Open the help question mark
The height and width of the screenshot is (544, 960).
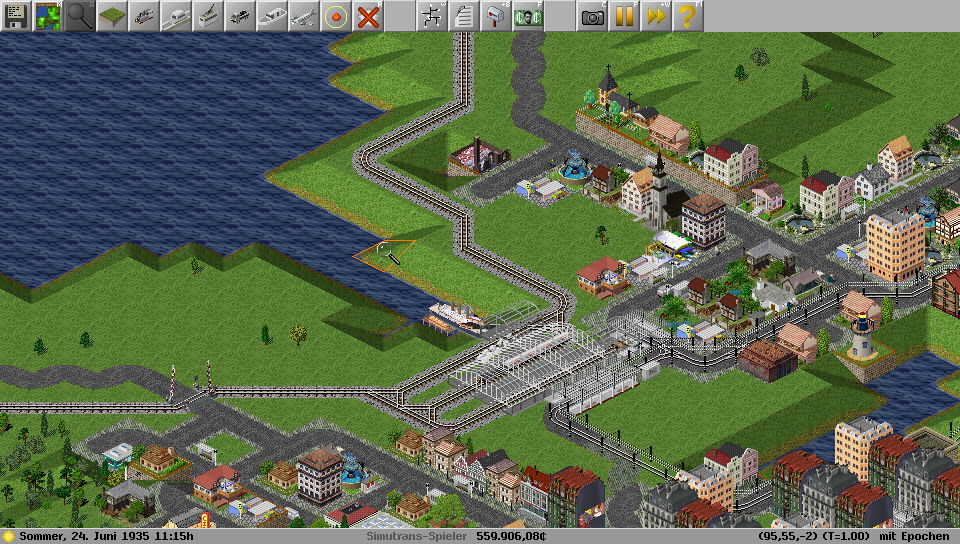click(x=688, y=16)
